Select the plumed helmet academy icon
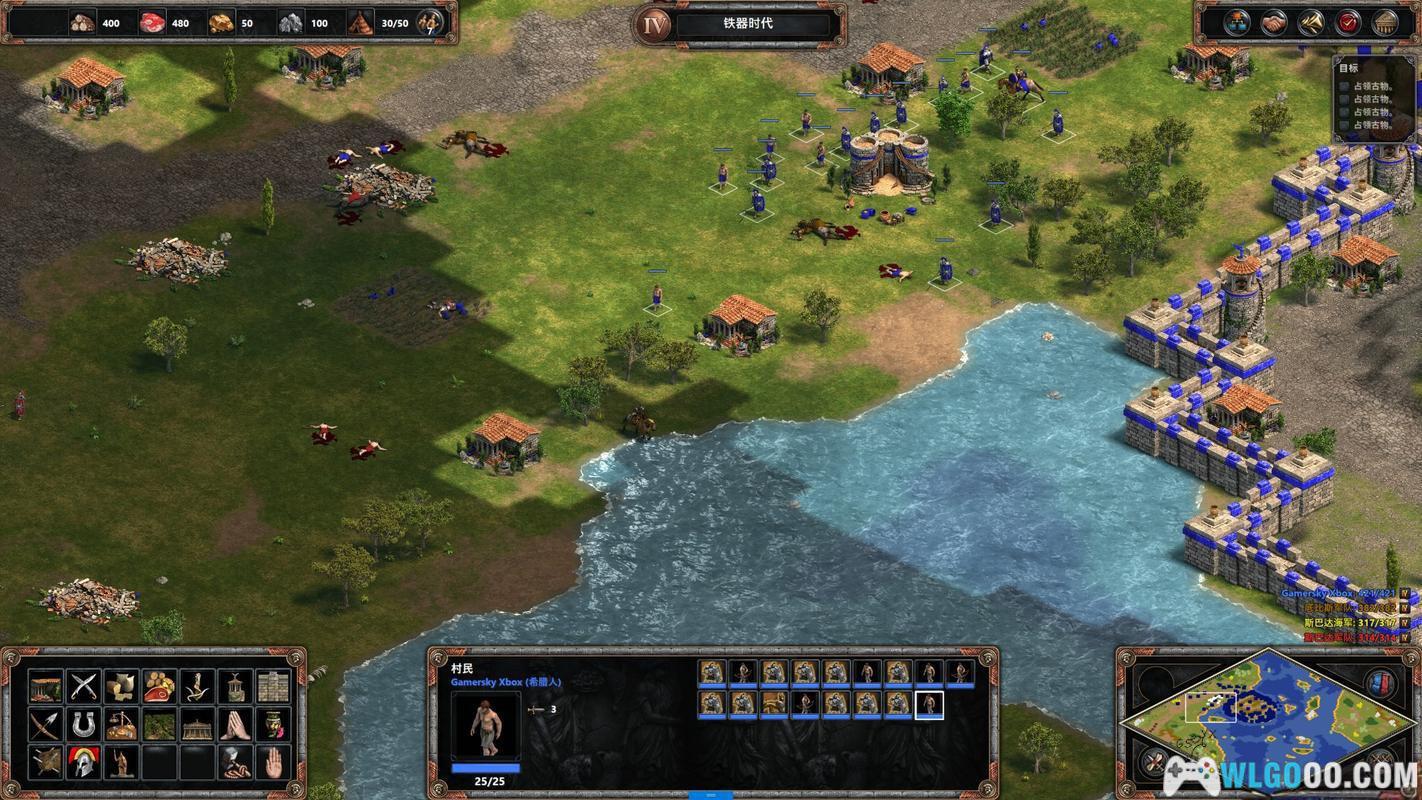 [83, 762]
